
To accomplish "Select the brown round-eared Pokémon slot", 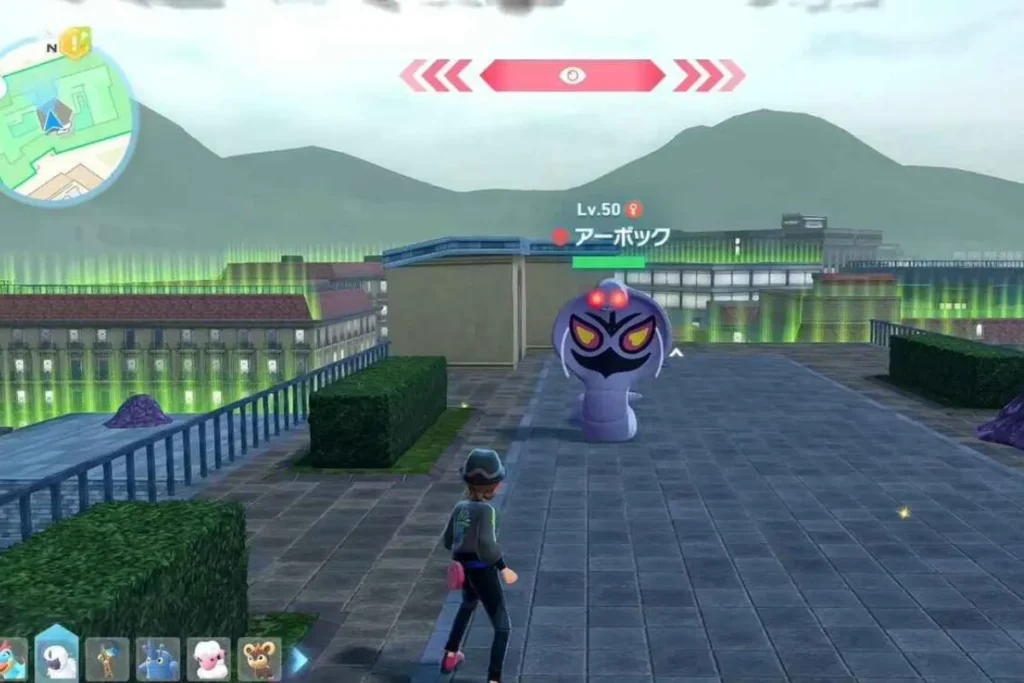I will point(259,659).
